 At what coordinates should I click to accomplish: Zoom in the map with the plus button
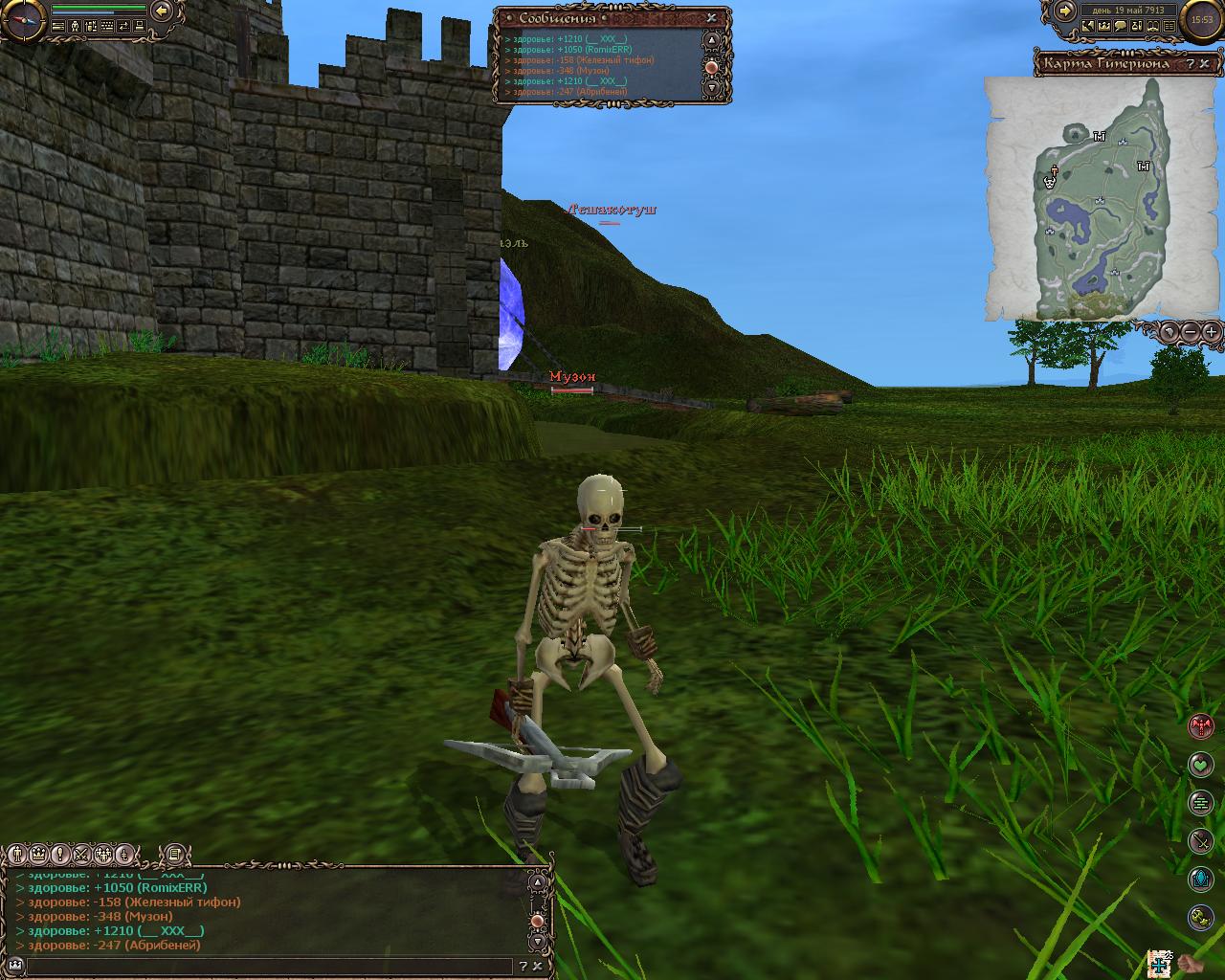click(1212, 332)
